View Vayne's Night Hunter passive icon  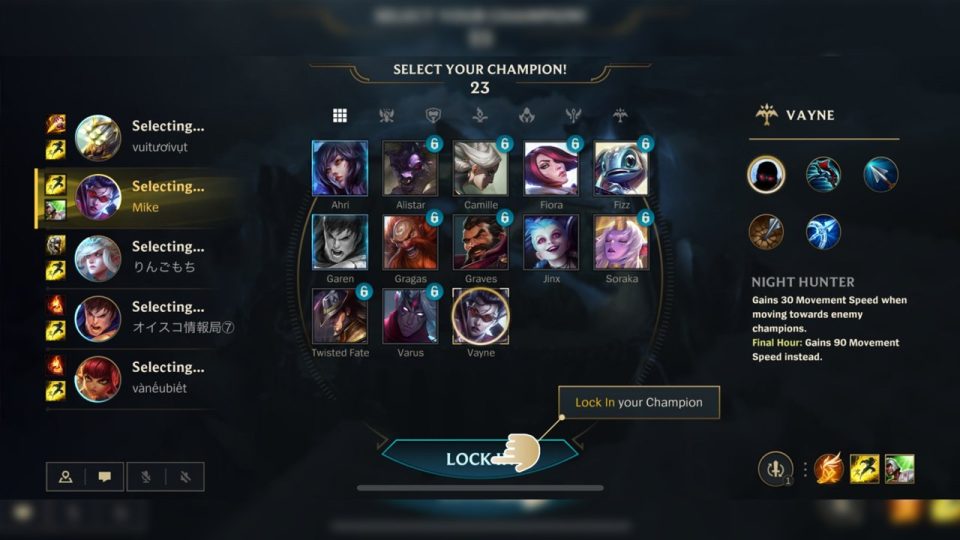tap(766, 175)
